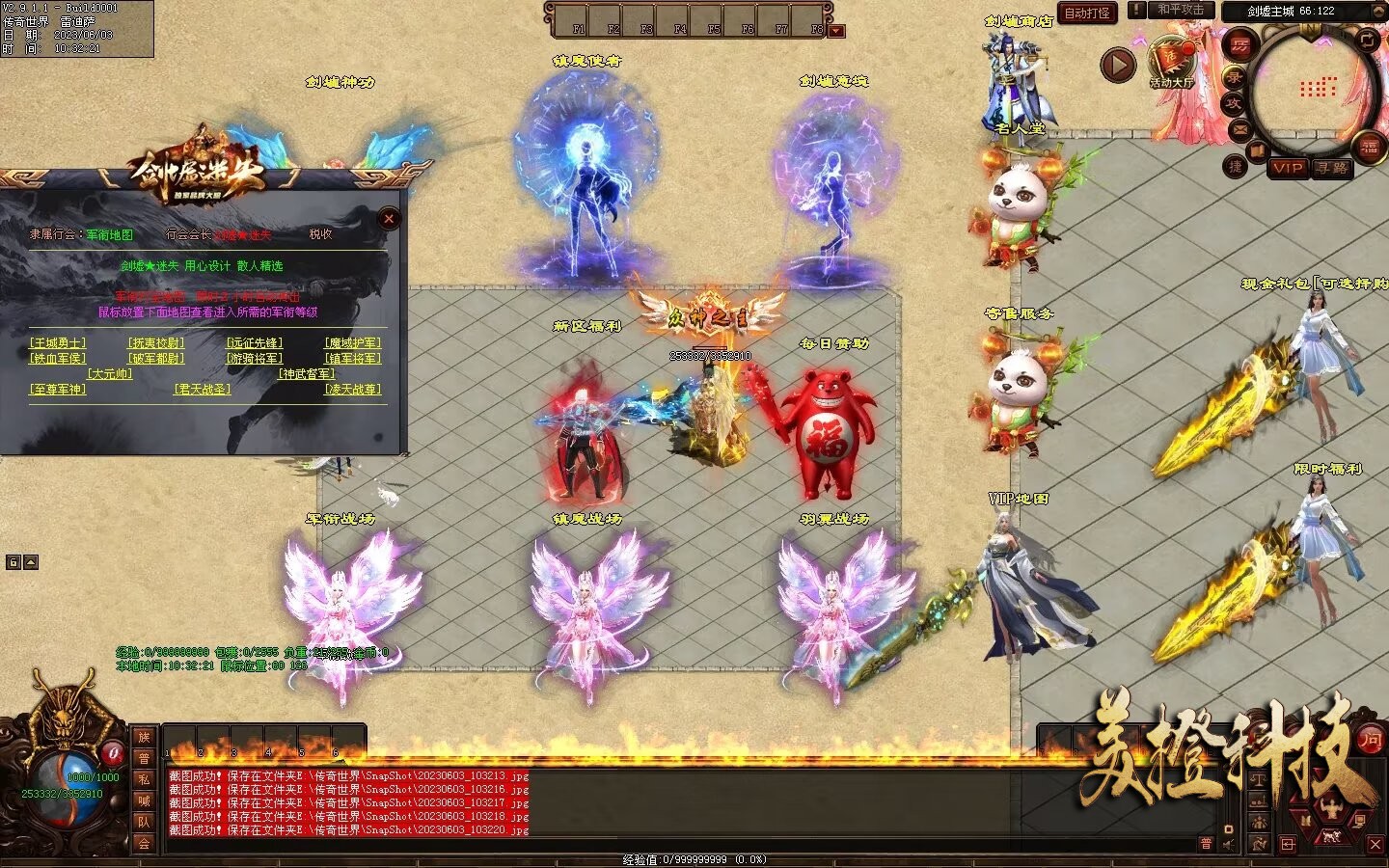Image resolution: width=1389 pixels, height=868 pixels.
Task: Open the 历 calendar button beside the minimap
Action: [x=1240, y=45]
